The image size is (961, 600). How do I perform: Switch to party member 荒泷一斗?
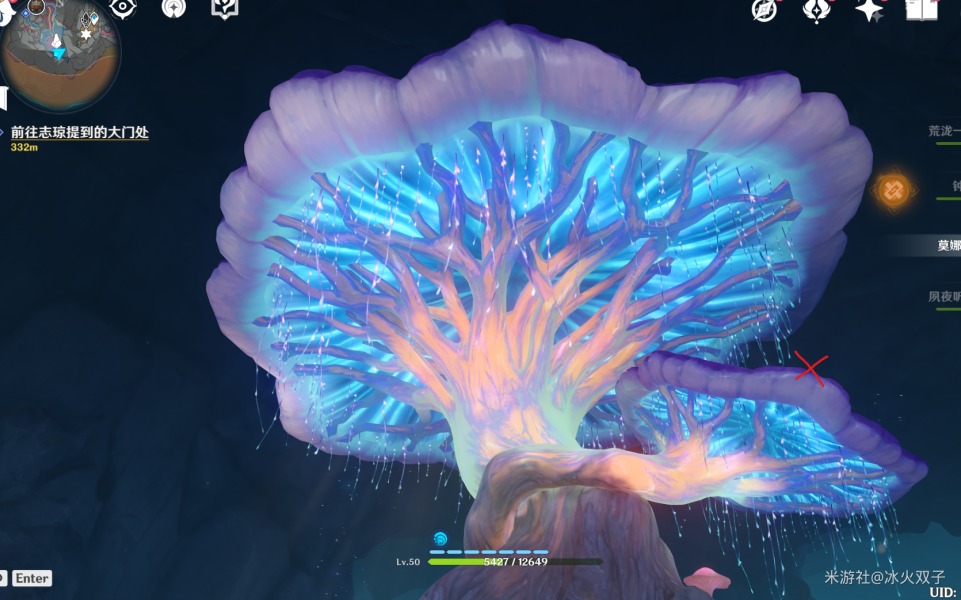coord(944,131)
